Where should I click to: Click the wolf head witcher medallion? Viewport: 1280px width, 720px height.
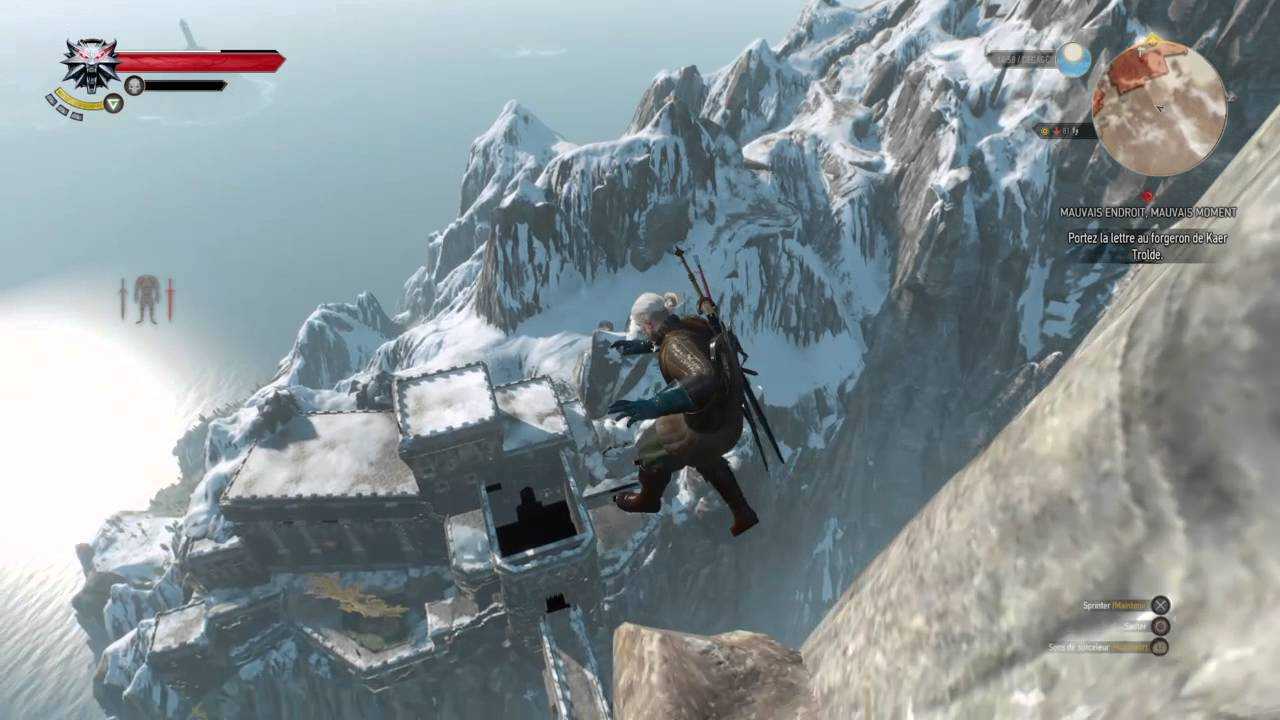click(90, 63)
